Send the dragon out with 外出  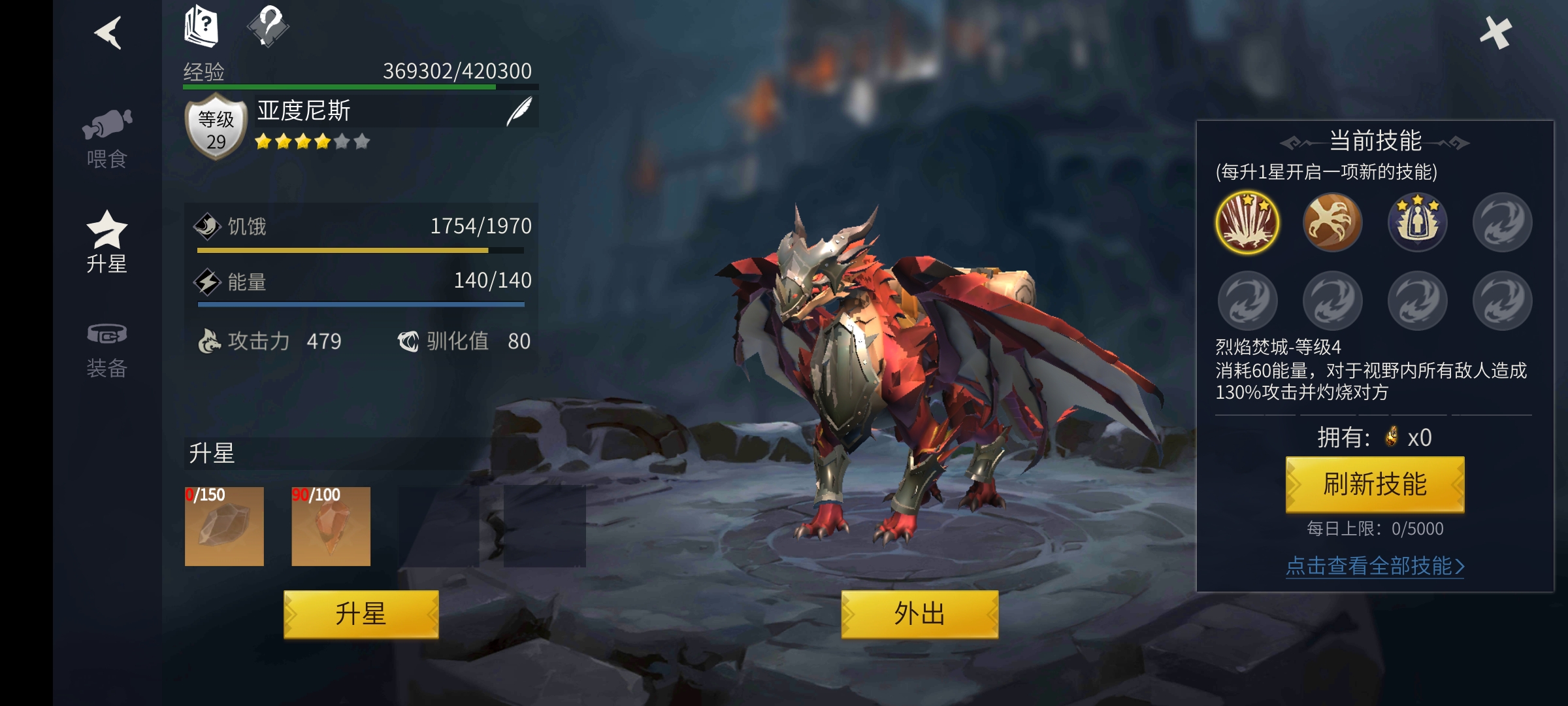point(919,614)
